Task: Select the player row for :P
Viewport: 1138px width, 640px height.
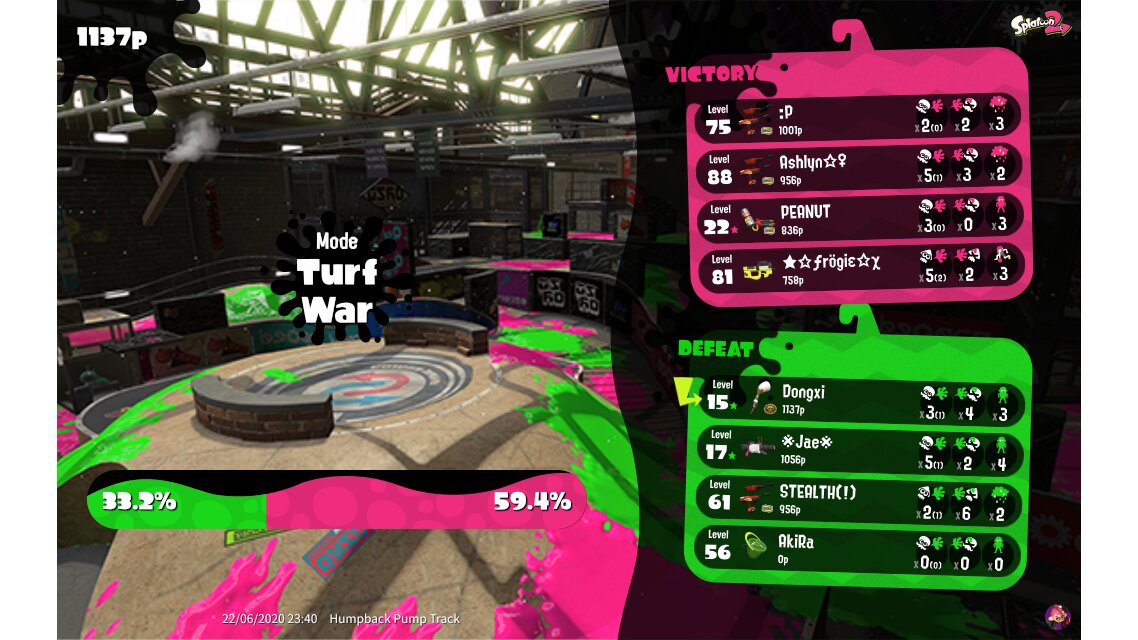Action: point(858,118)
